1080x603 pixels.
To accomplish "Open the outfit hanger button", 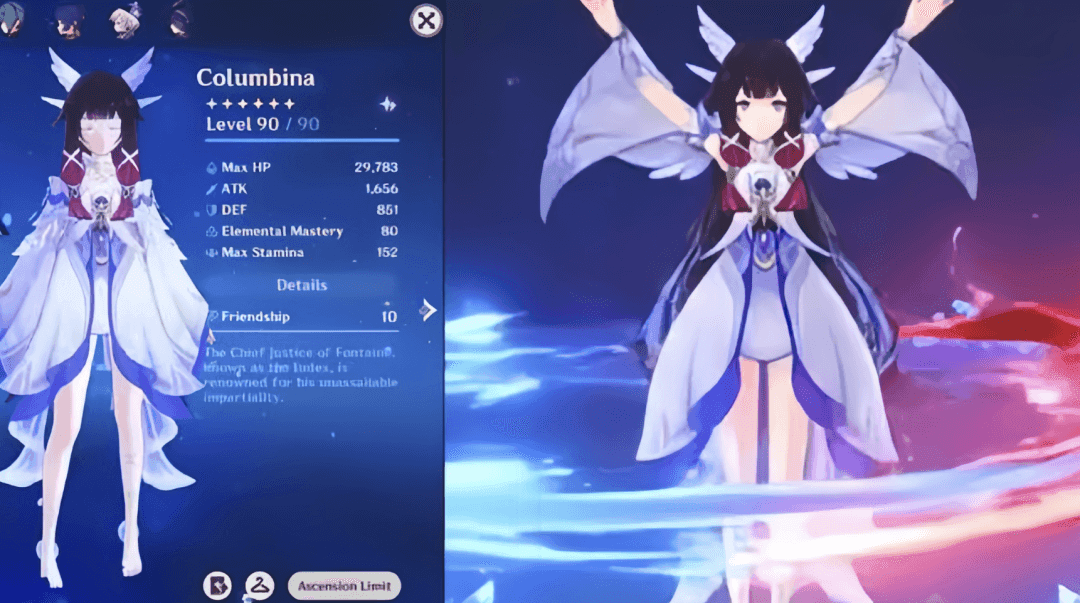I will click(260, 585).
